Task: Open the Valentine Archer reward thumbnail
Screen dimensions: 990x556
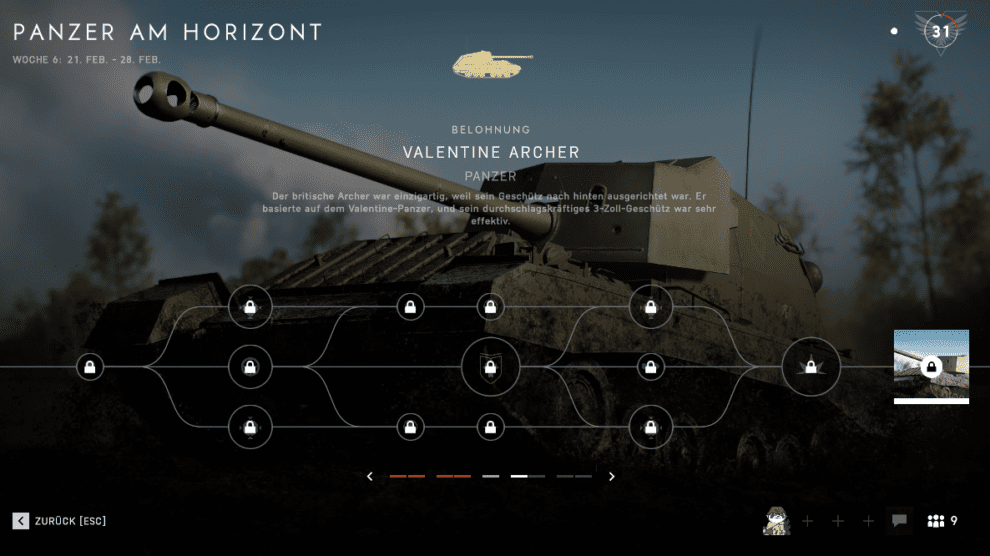Action: (931, 366)
